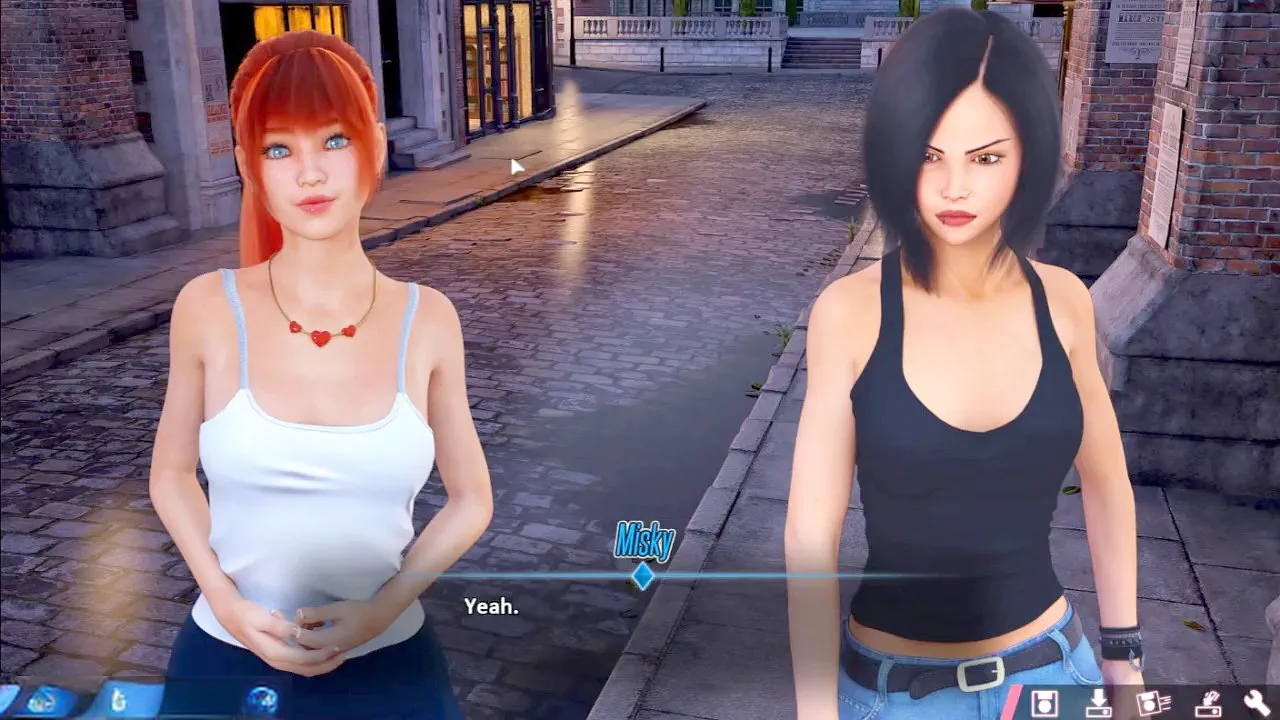This screenshot has height=720, width=1280.
Task: Click the quick save floppy icon
Action: [x=1153, y=702]
